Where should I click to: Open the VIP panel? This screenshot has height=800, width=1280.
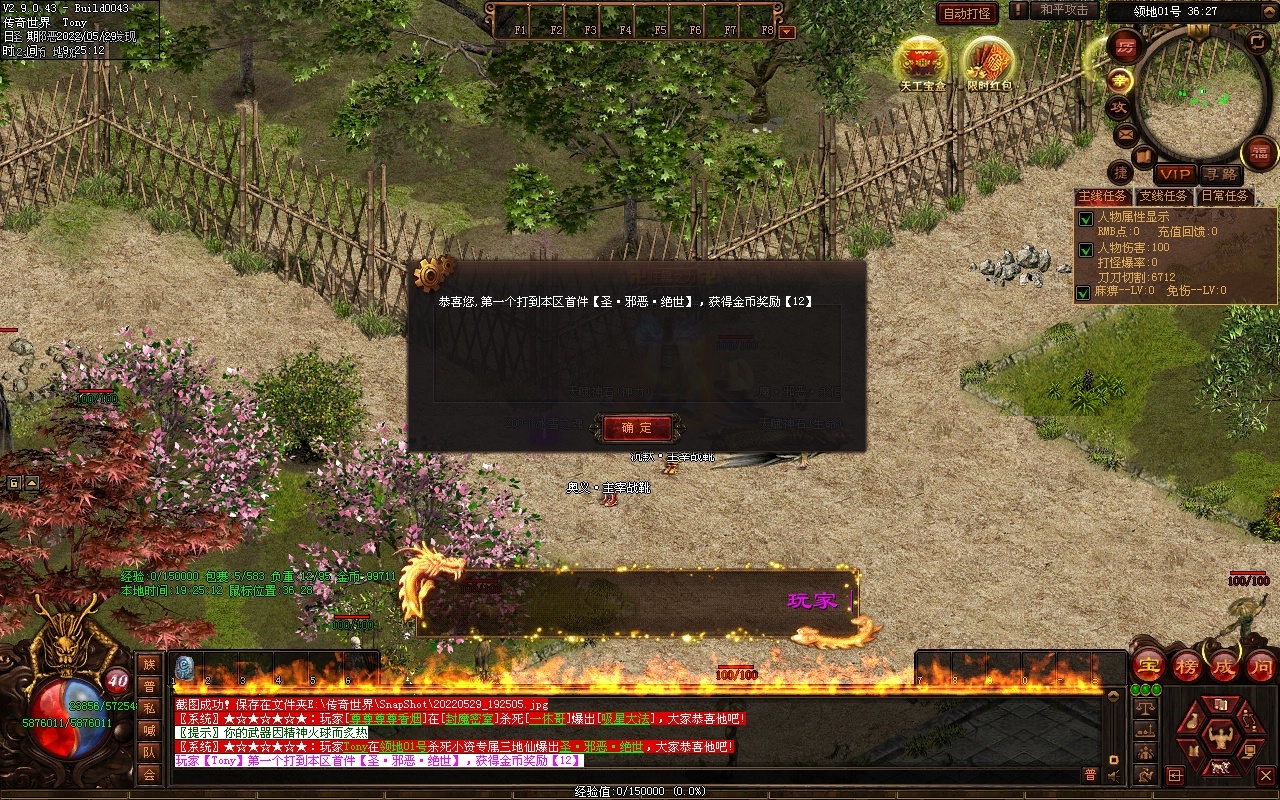pos(1176,174)
